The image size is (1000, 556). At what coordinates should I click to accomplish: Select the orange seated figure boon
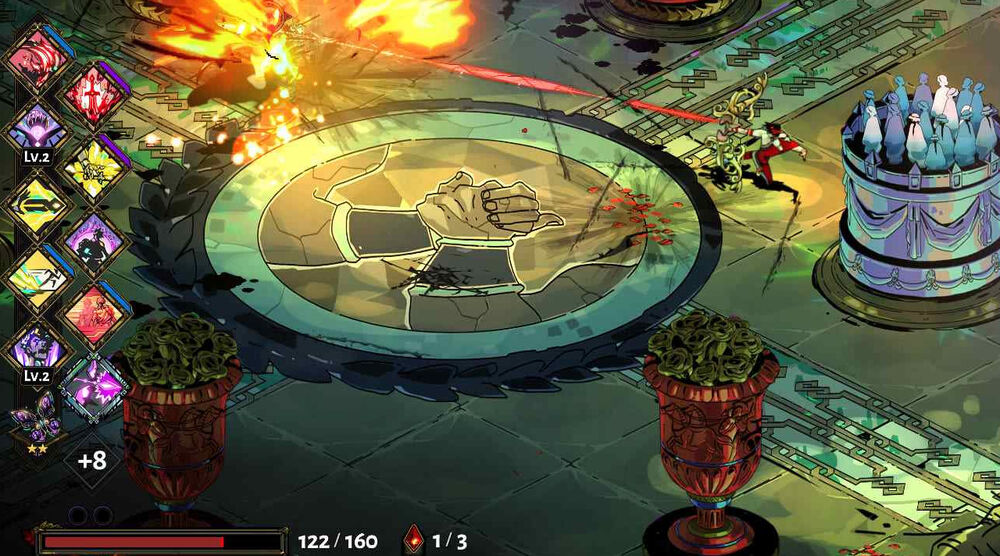click(x=93, y=314)
